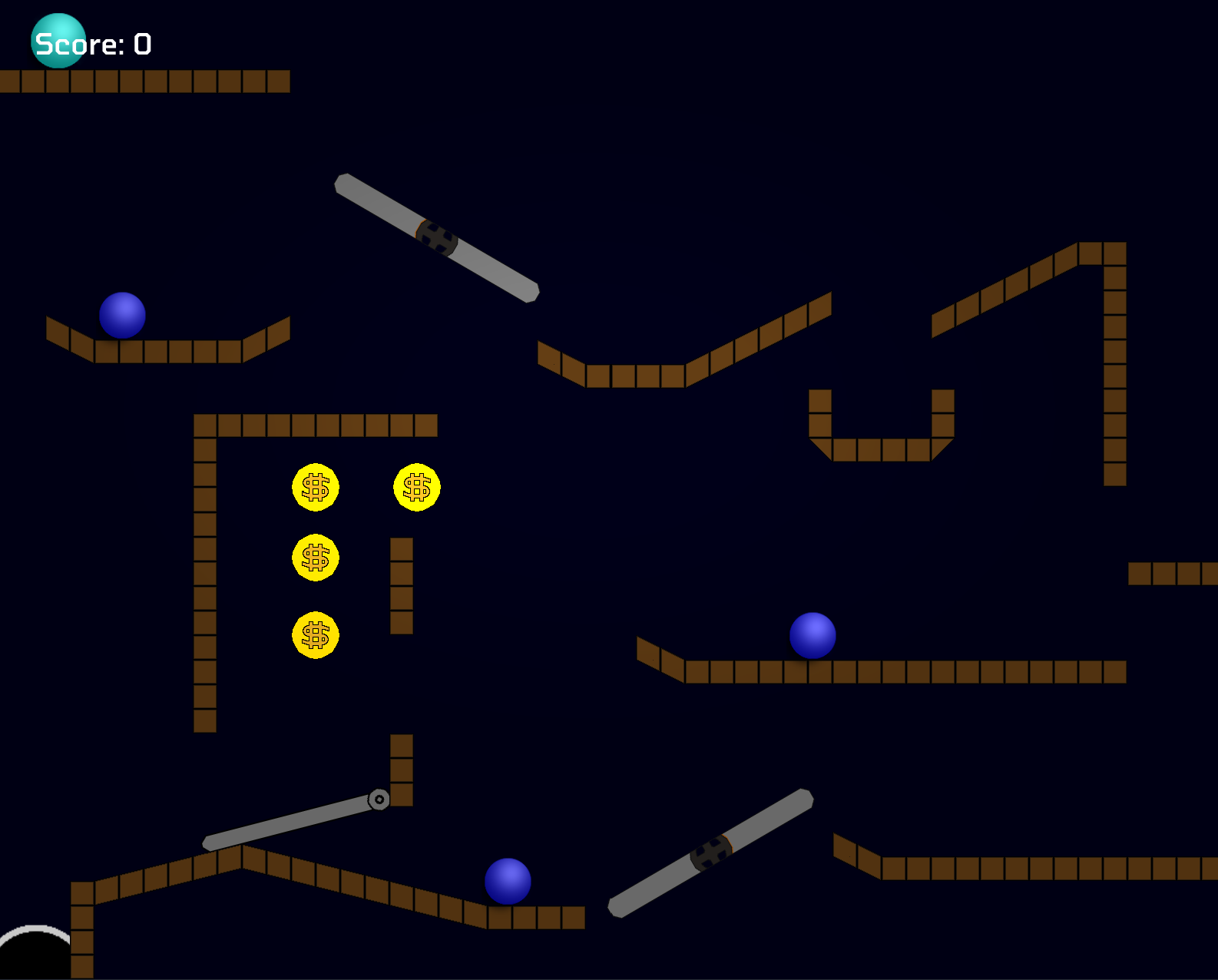1218x980 pixels.
Task: Click the vertical brick column left of coins
Action: (206, 568)
